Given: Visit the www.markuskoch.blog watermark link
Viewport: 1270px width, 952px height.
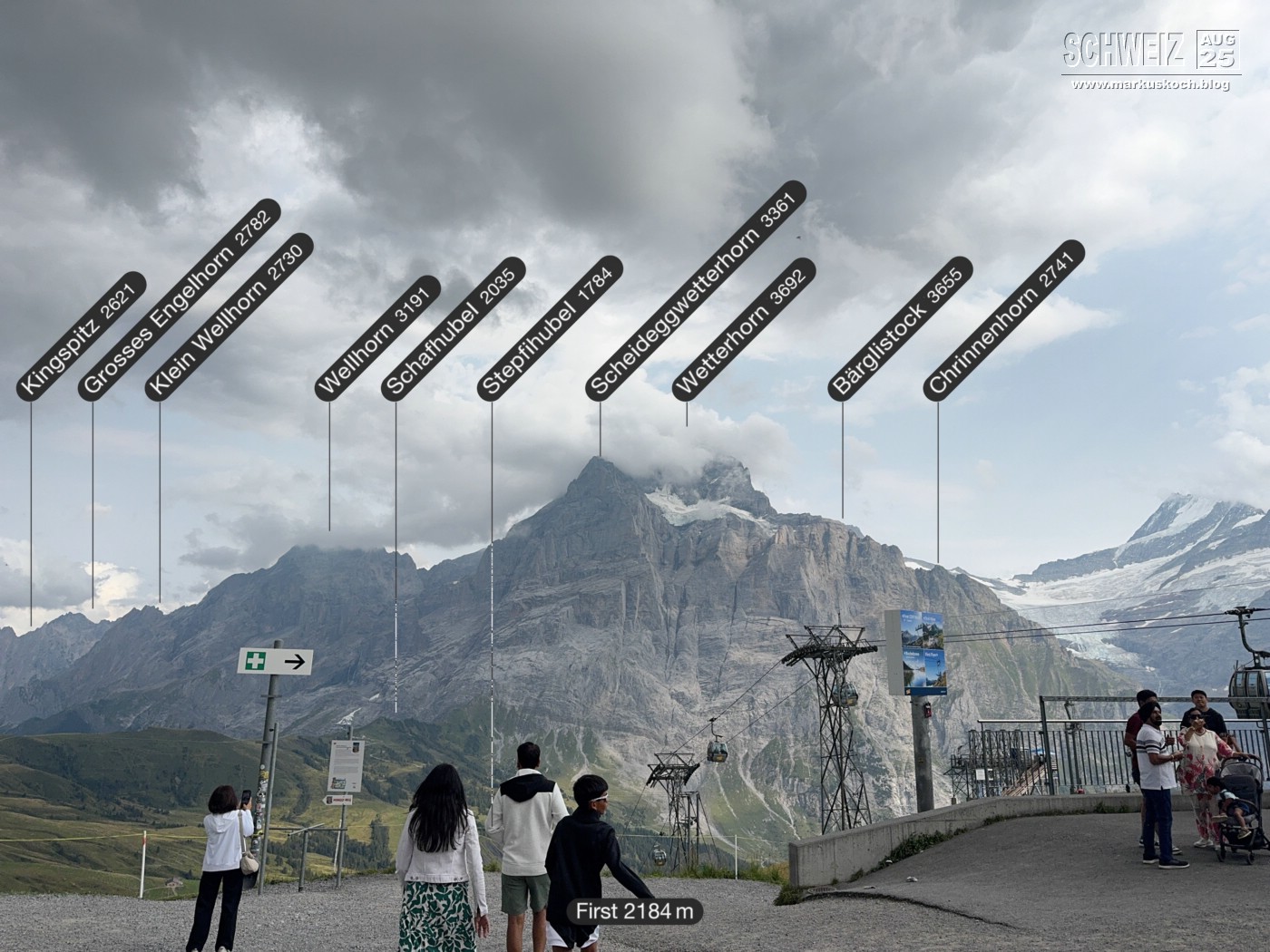Looking at the screenshot, I should coord(1150,84).
